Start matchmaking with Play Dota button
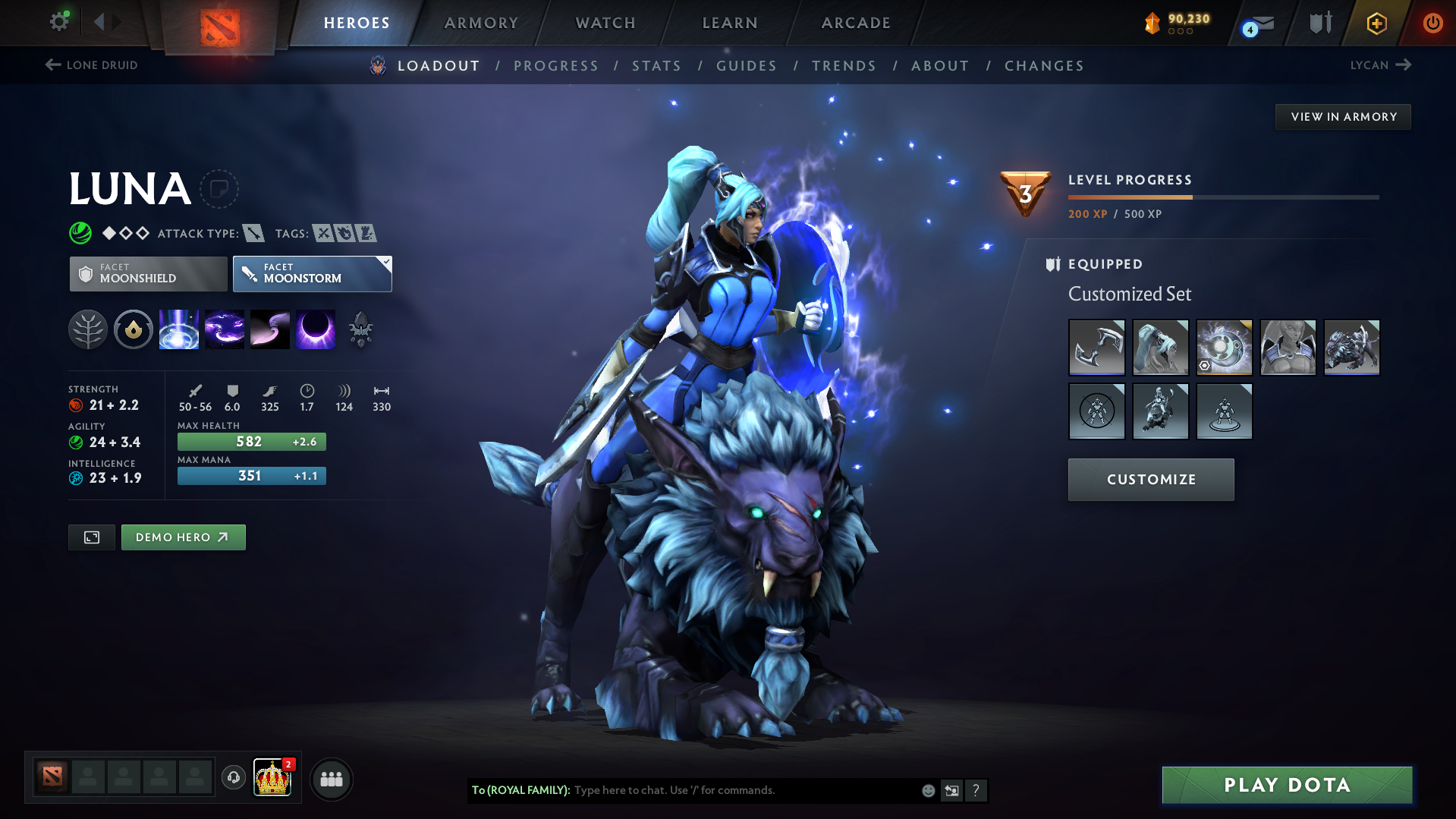Screen dimensions: 1456x819 tap(1287, 785)
